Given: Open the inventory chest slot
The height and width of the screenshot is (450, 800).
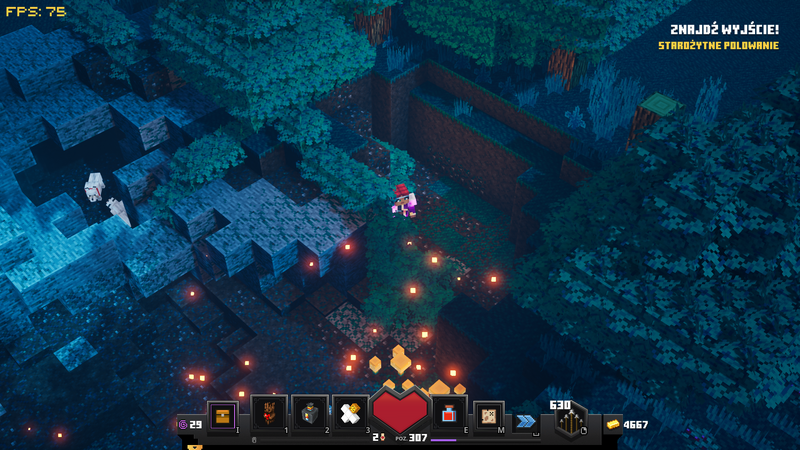Looking at the screenshot, I should [x=222, y=415].
